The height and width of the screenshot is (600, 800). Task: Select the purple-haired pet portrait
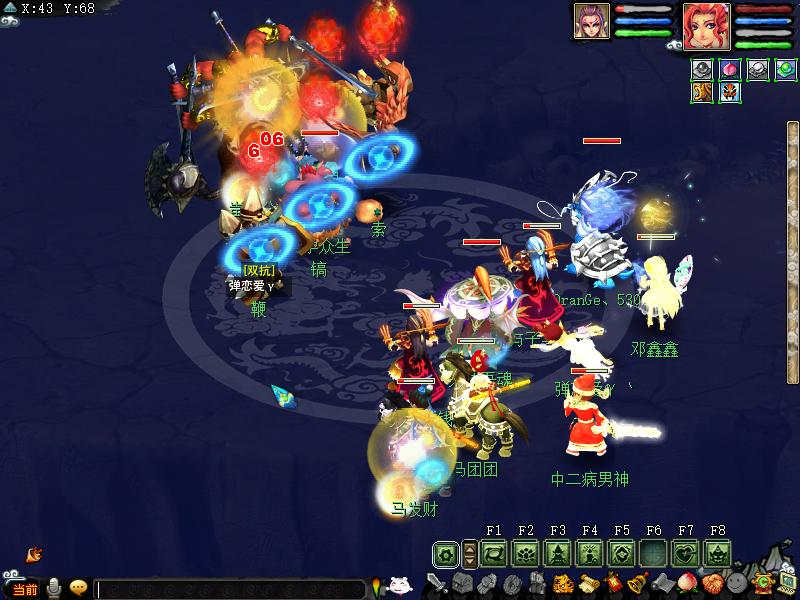pos(591,21)
